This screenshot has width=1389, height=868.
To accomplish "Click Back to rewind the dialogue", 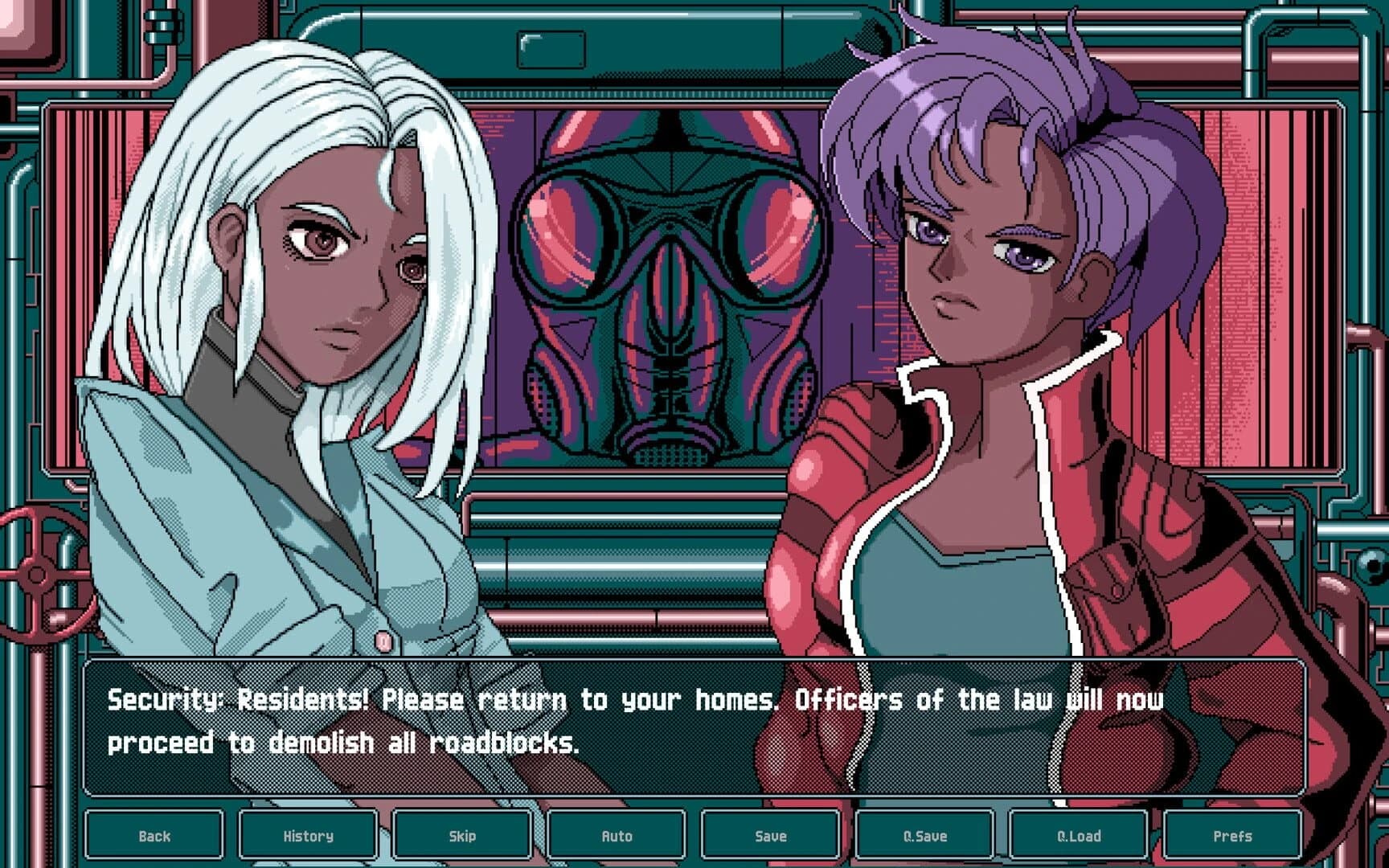I will click(x=157, y=836).
